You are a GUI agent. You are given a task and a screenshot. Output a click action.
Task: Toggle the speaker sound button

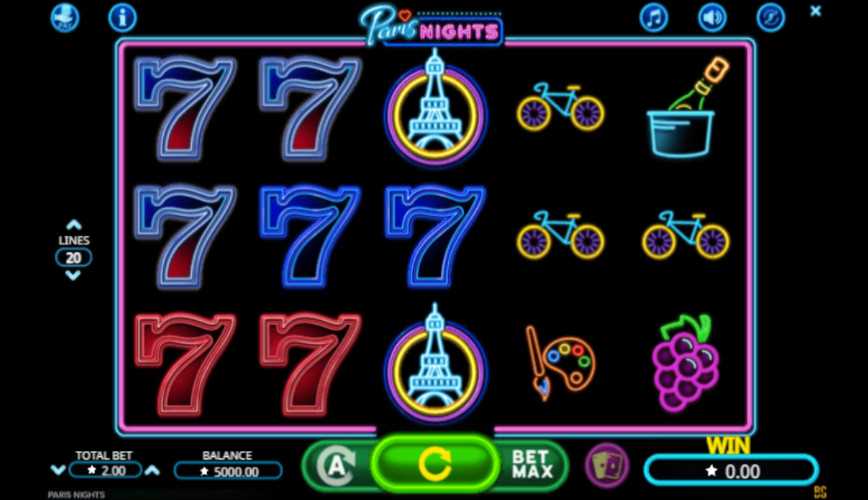[711, 18]
